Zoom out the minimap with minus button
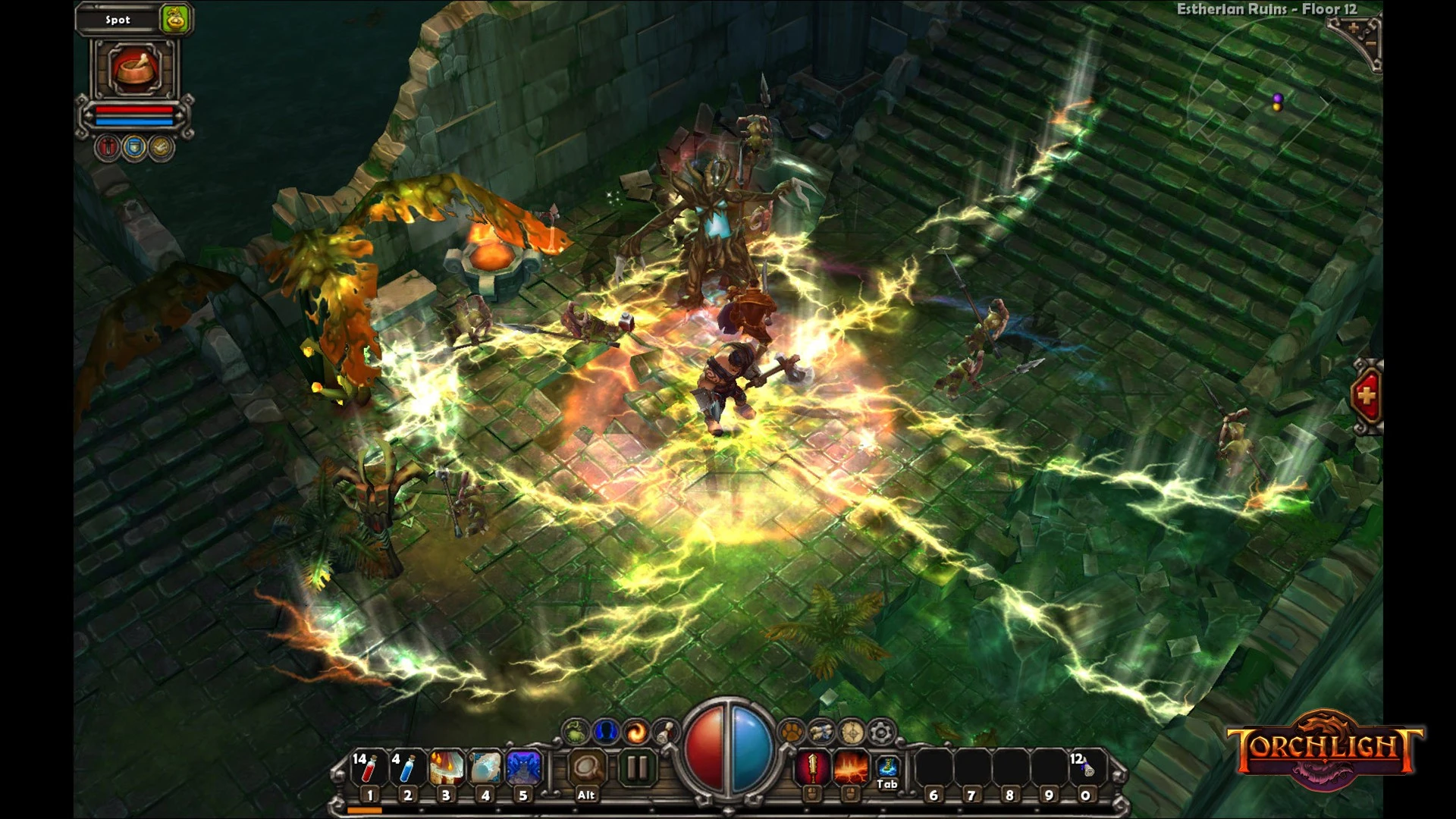This screenshot has height=819, width=1456. point(1371,44)
